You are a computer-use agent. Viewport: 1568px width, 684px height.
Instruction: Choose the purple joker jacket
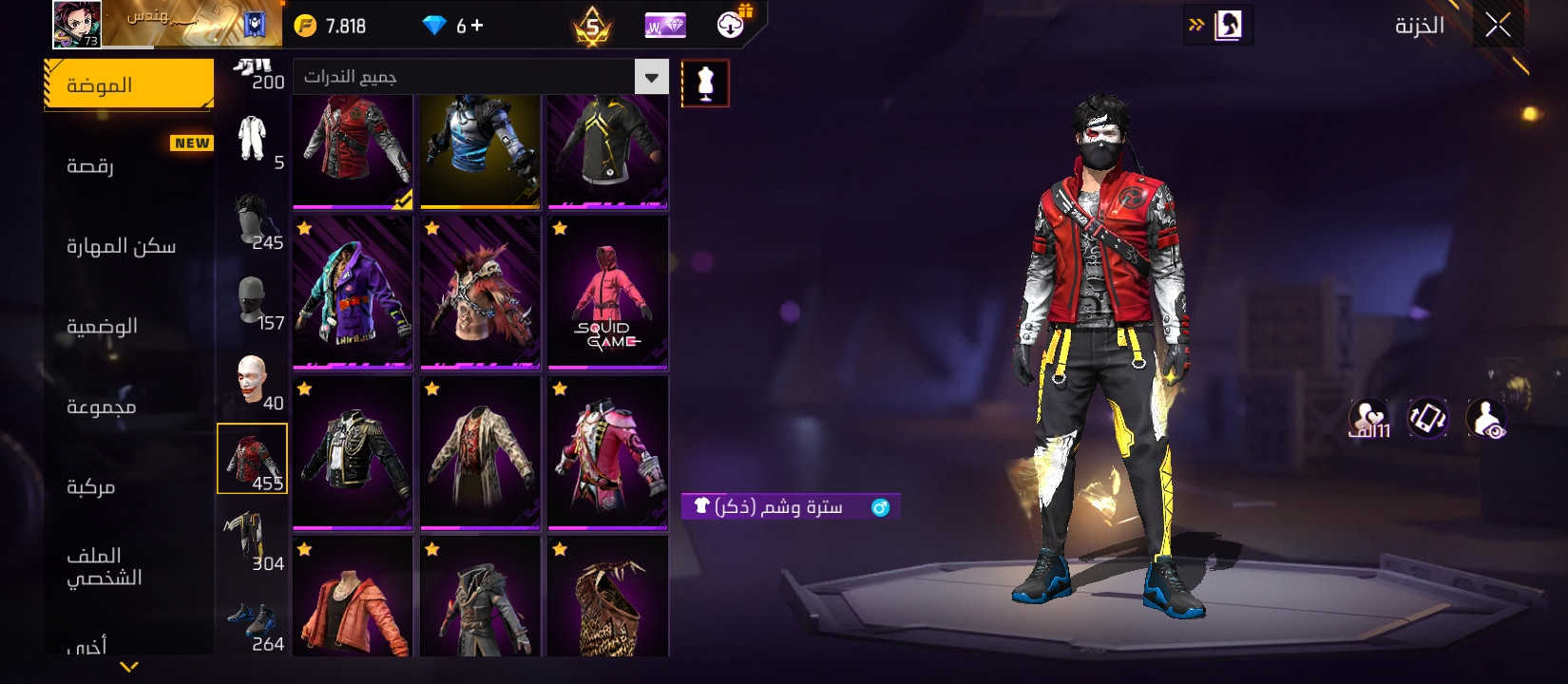tap(353, 293)
